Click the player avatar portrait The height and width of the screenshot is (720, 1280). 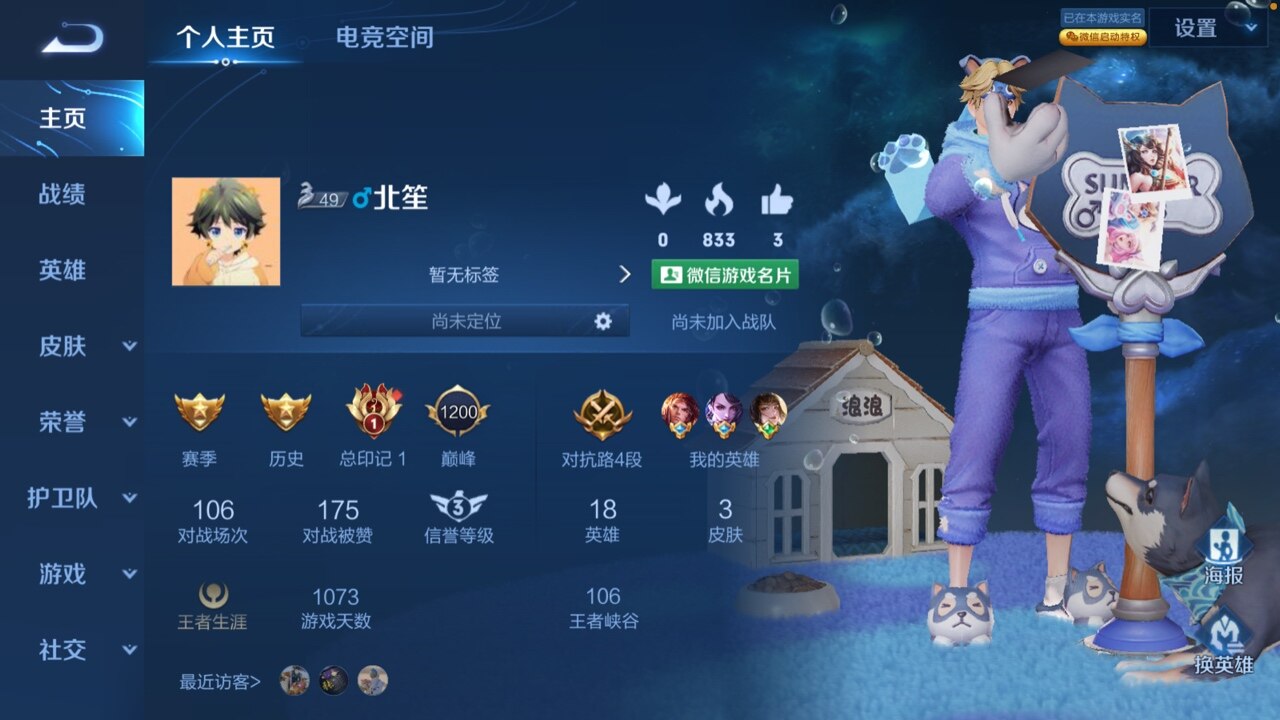click(226, 232)
